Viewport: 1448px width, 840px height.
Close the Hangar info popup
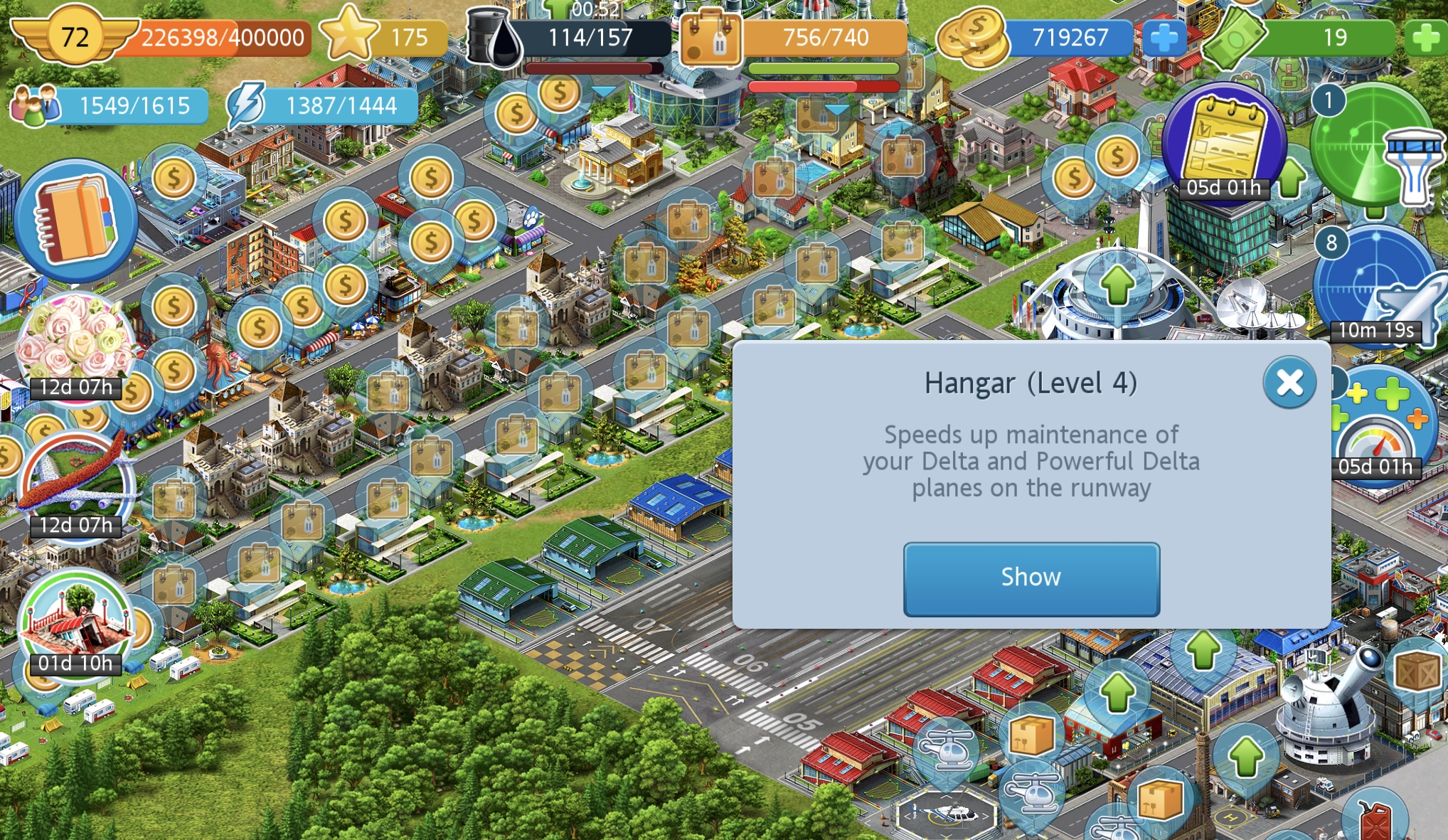[x=1289, y=383]
